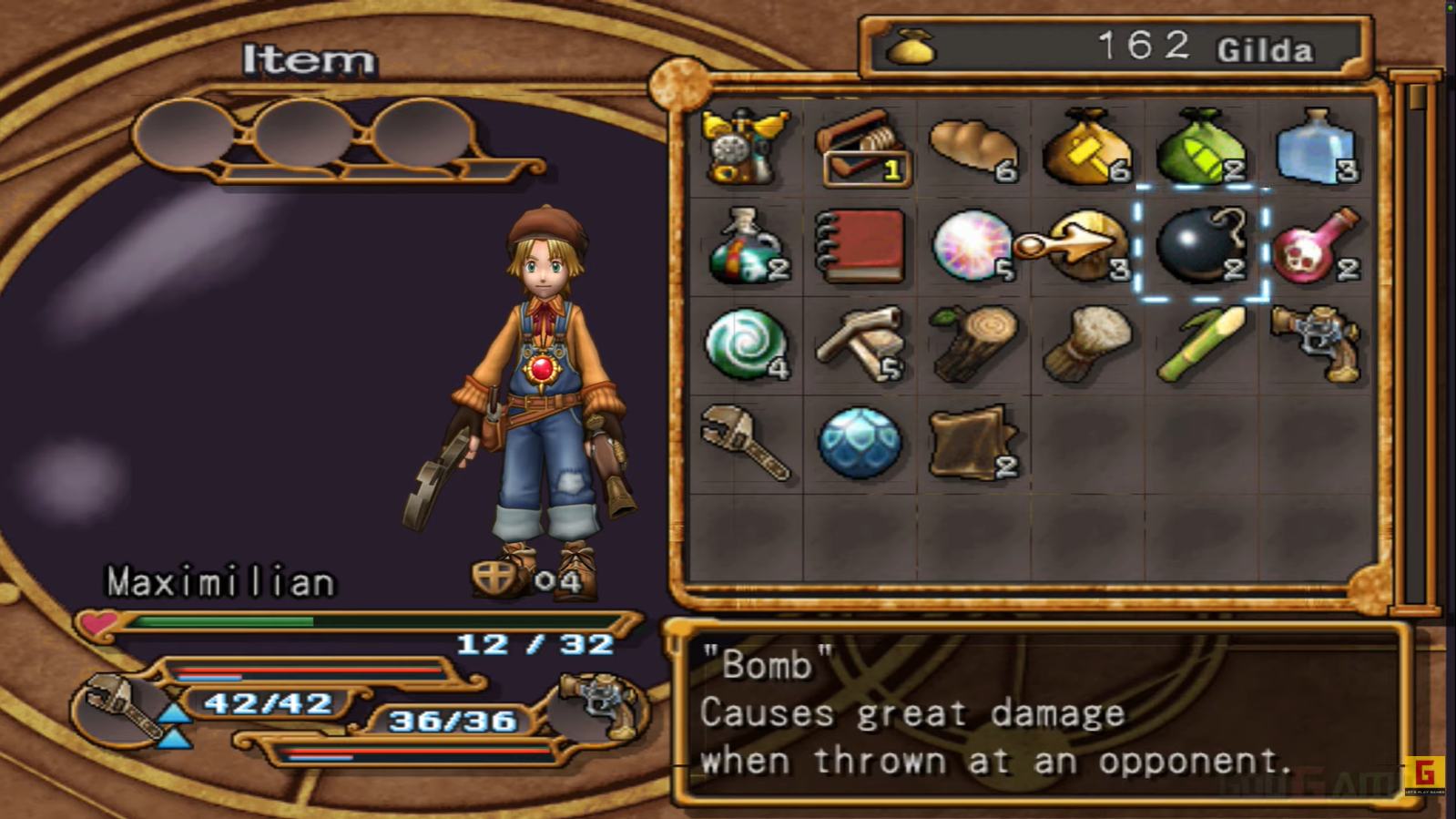
Task: Select the repair hammer item
Action: 859,344
